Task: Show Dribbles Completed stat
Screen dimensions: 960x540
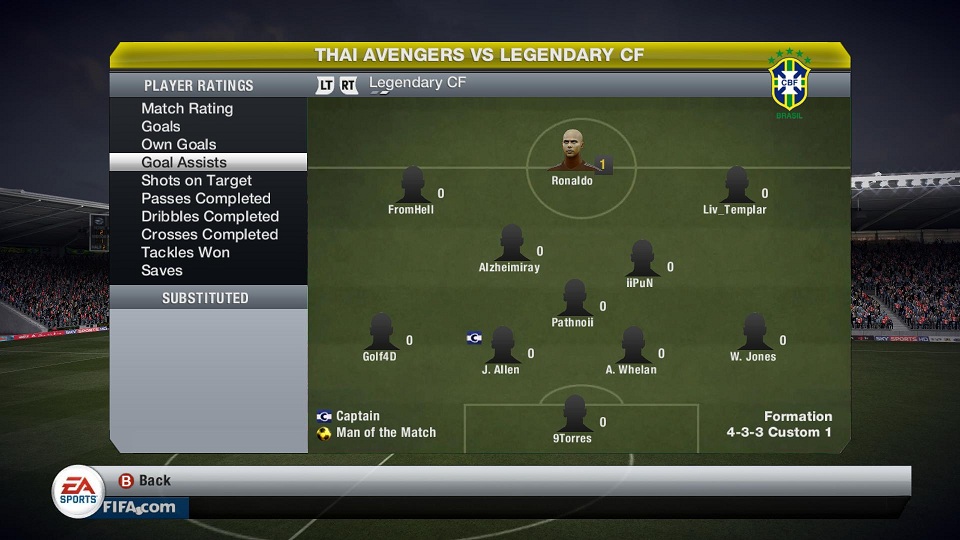Action: (x=210, y=216)
